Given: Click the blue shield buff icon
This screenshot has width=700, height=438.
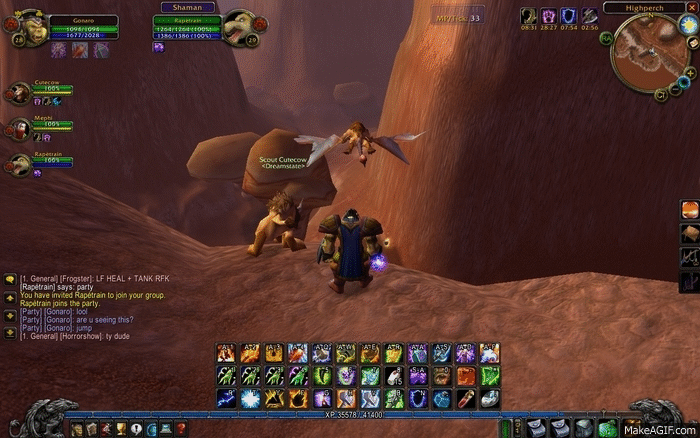Looking at the screenshot, I should tap(568, 16).
